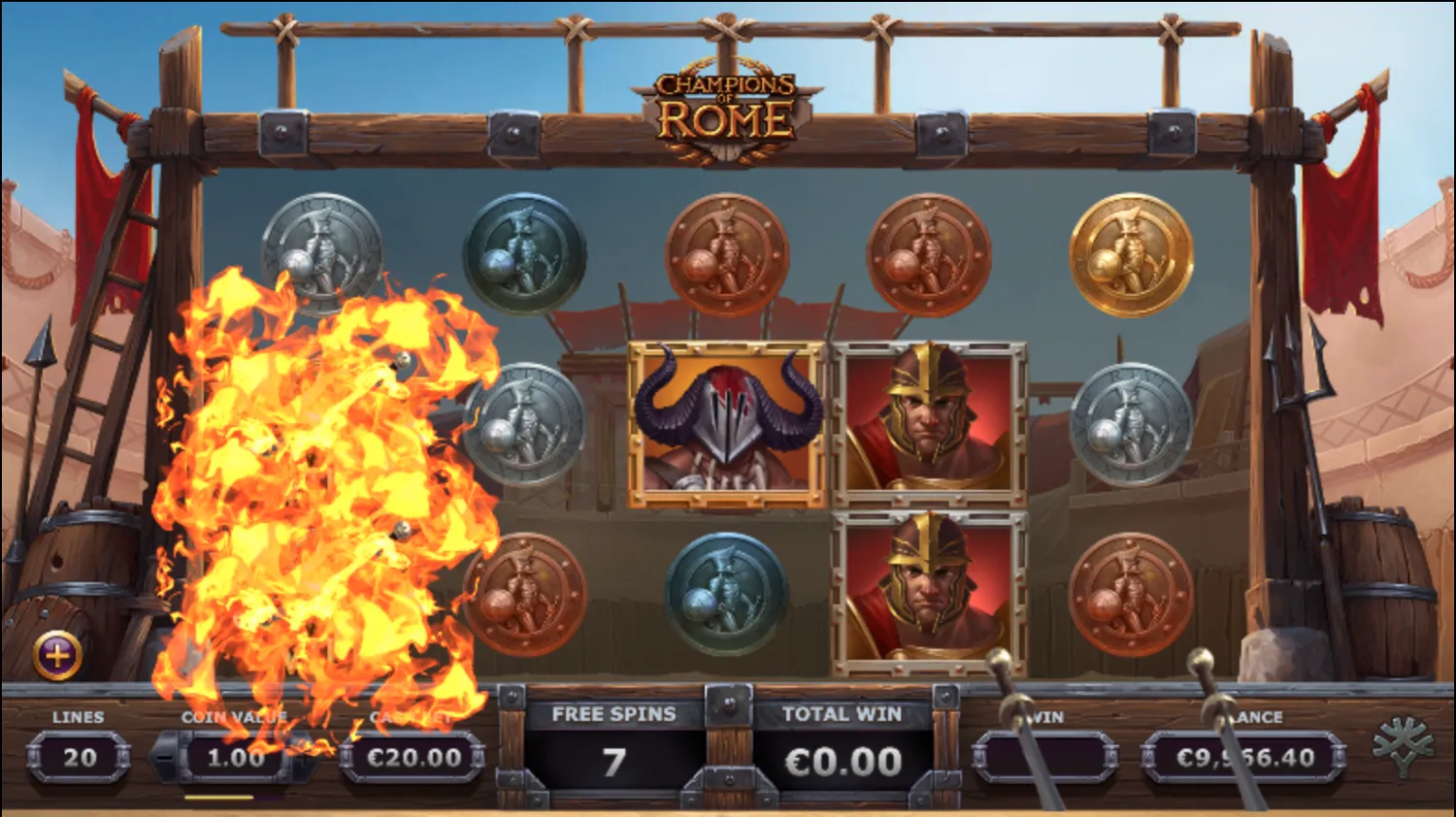Select the horned wild helmet symbol

click(x=726, y=423)
